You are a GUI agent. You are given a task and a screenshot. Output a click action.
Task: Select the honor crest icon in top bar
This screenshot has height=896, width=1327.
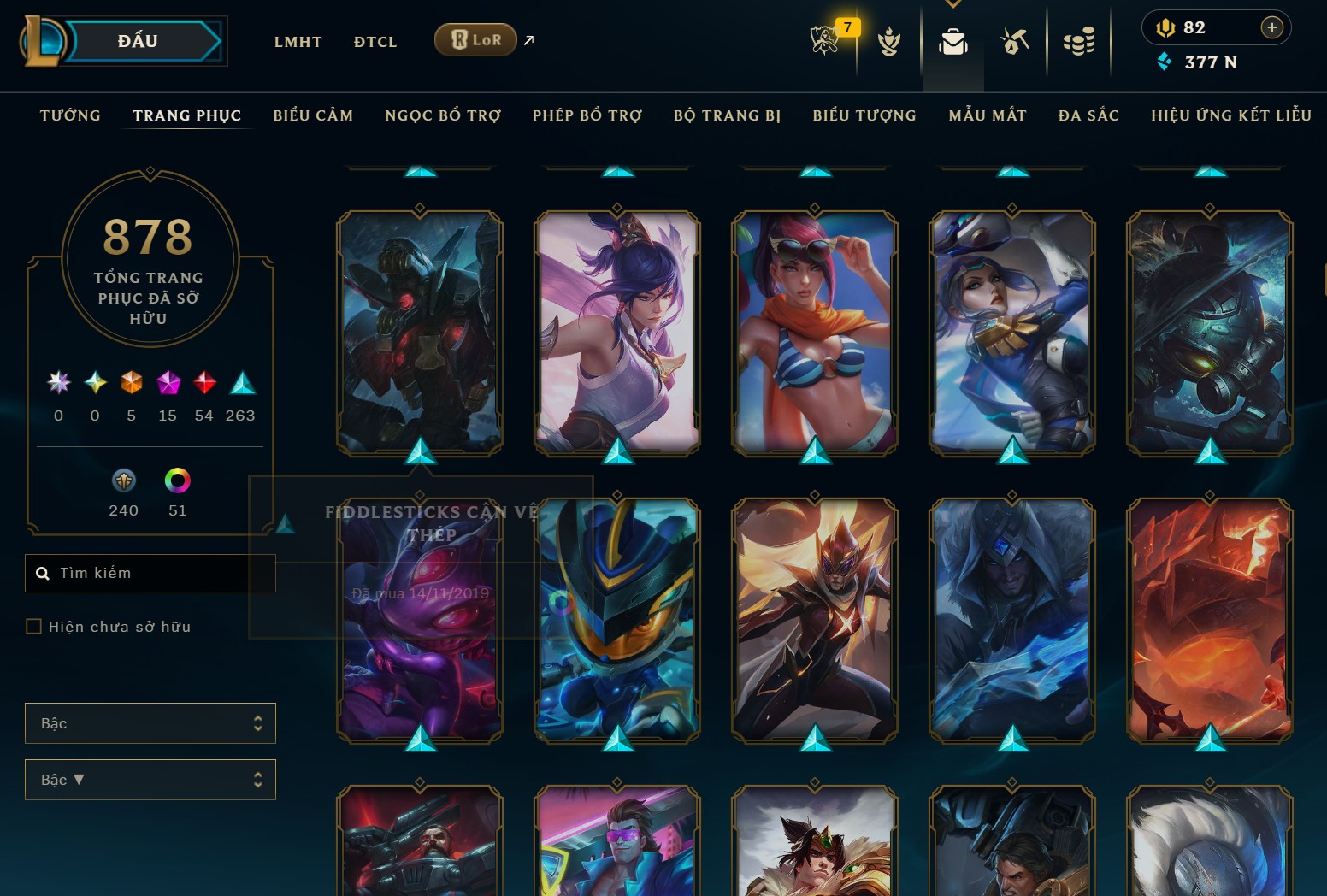[x=889, y=43]
